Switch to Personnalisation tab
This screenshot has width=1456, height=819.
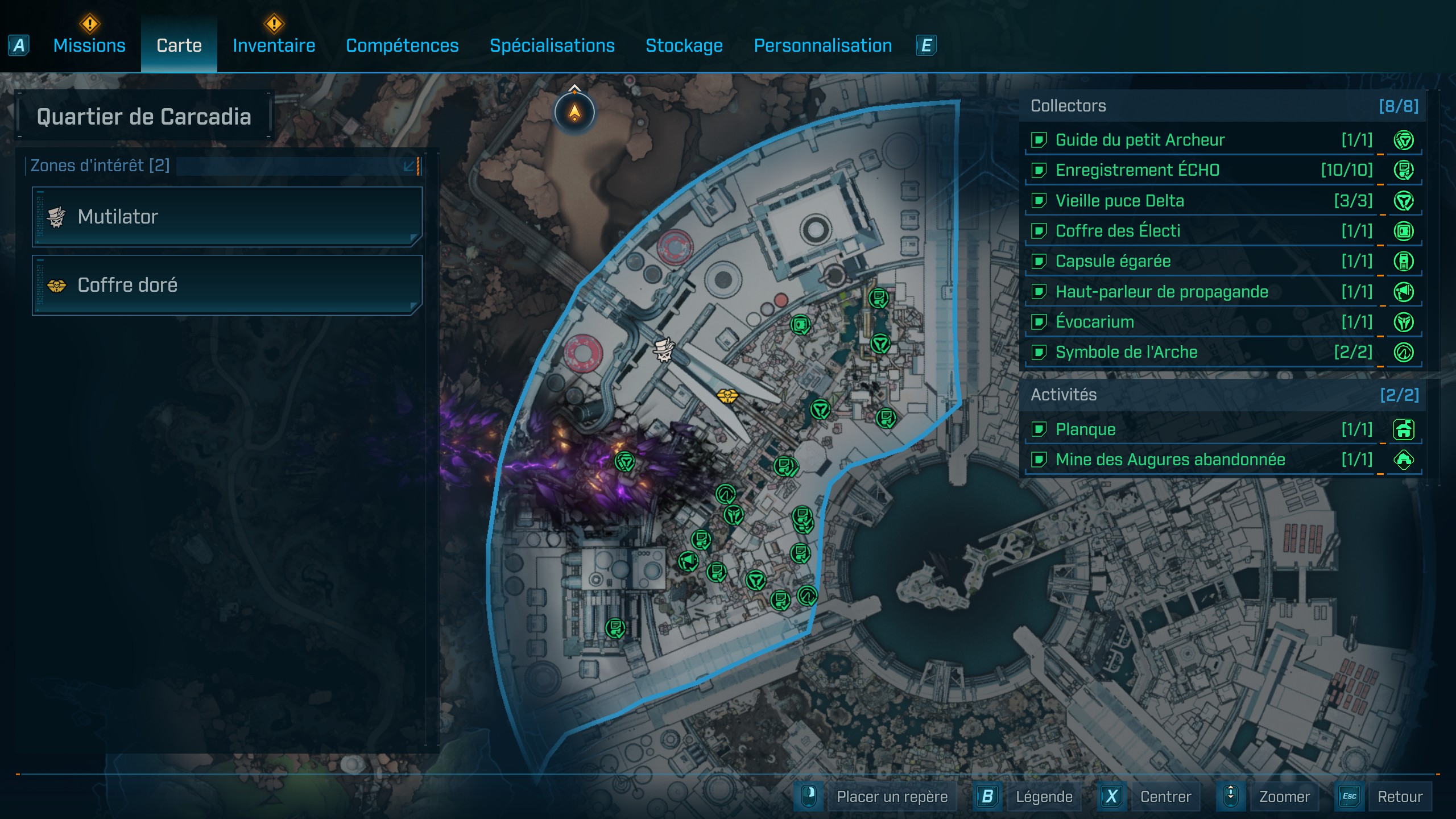pyautogui.click(x=822, y=45)
